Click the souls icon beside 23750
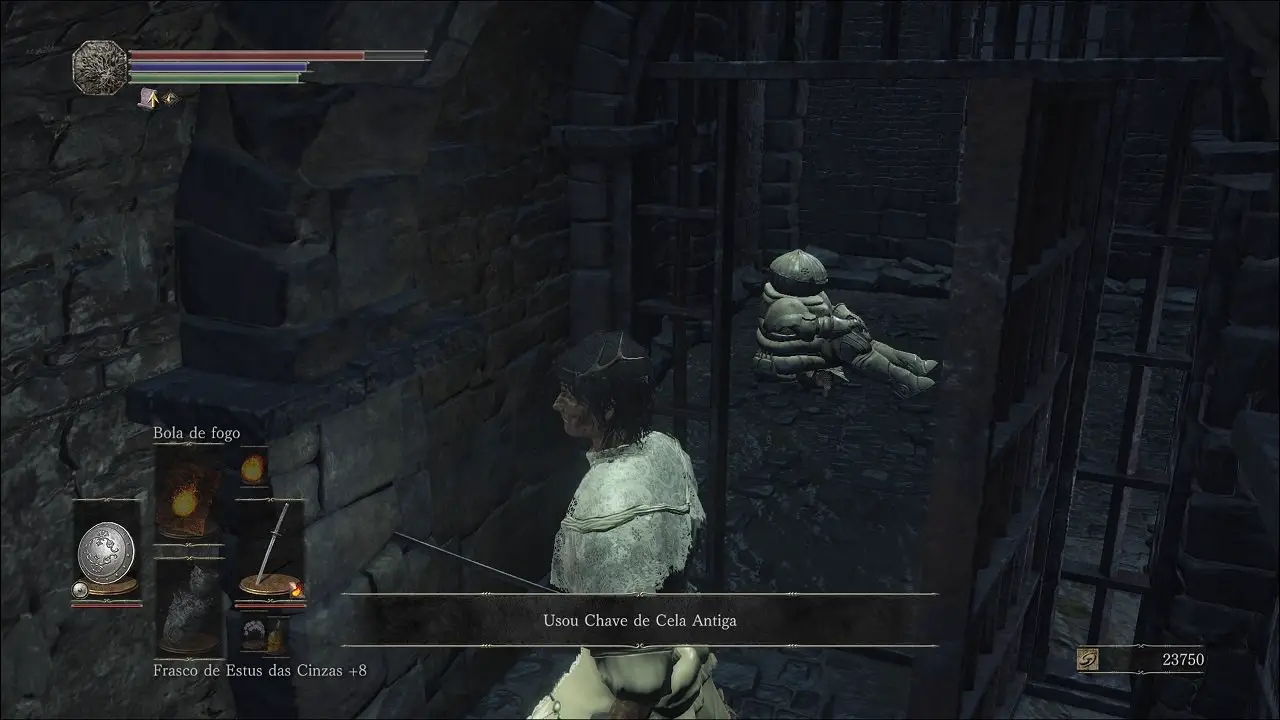The image size is (1280, 720). tap(1089, 660)
